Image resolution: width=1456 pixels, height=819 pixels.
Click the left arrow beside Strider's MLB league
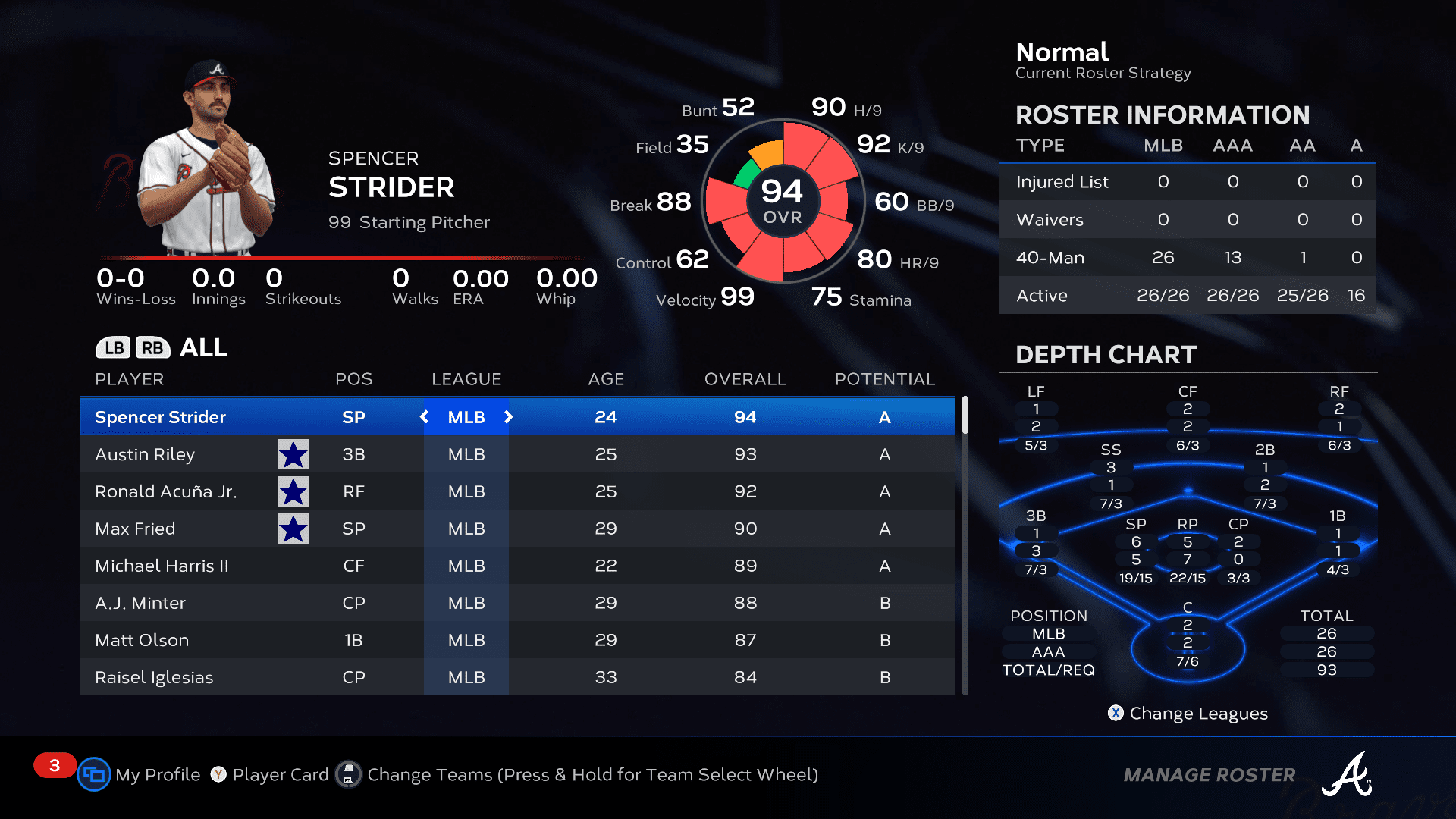[425, 417]
